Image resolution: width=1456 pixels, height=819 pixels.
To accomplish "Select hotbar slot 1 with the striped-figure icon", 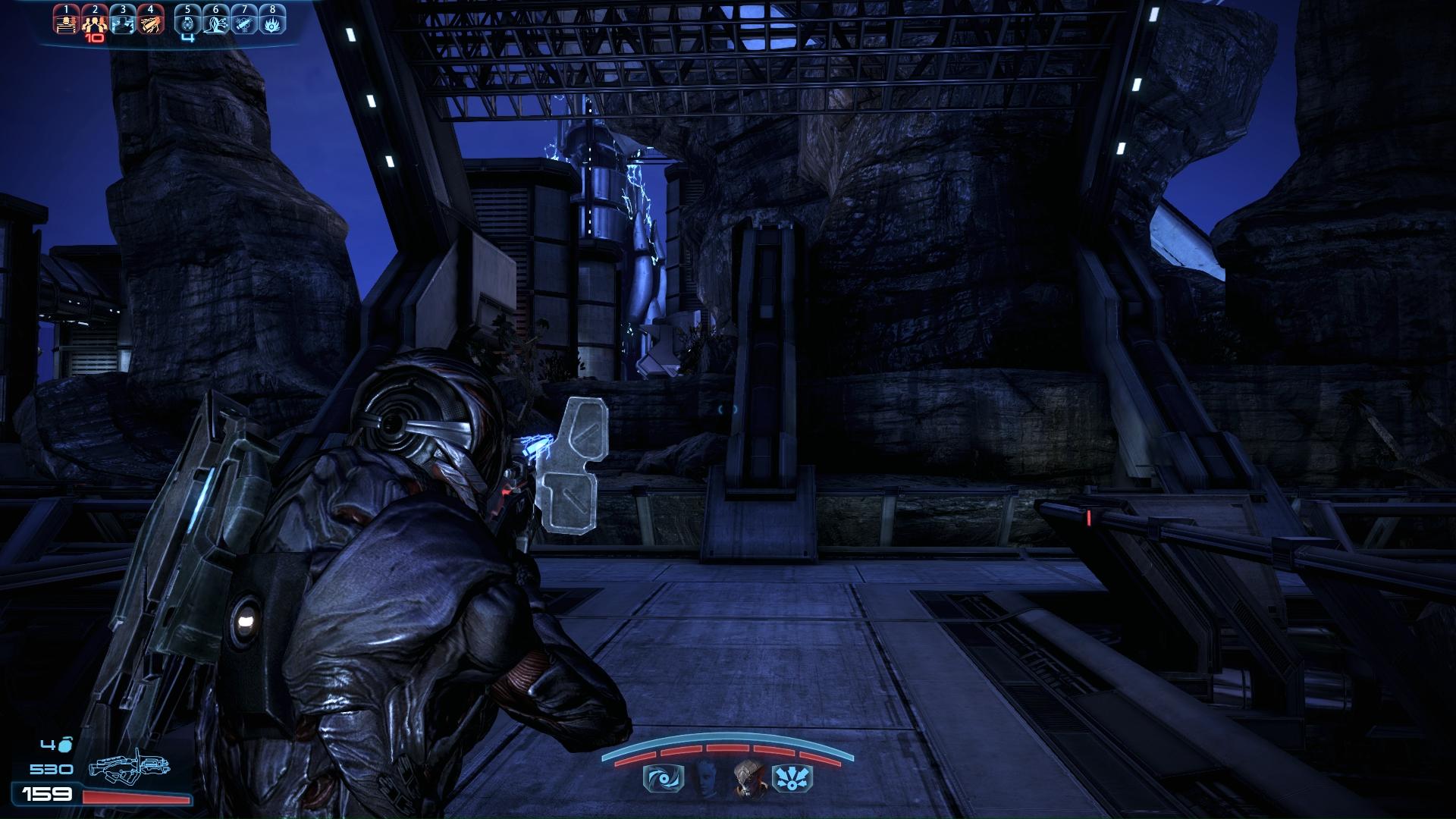I will point(66,21).
